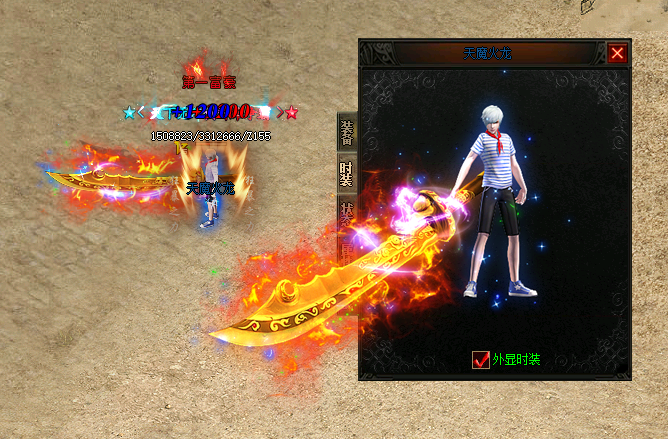Open the 状态 status tab

(x=347, y=215)
